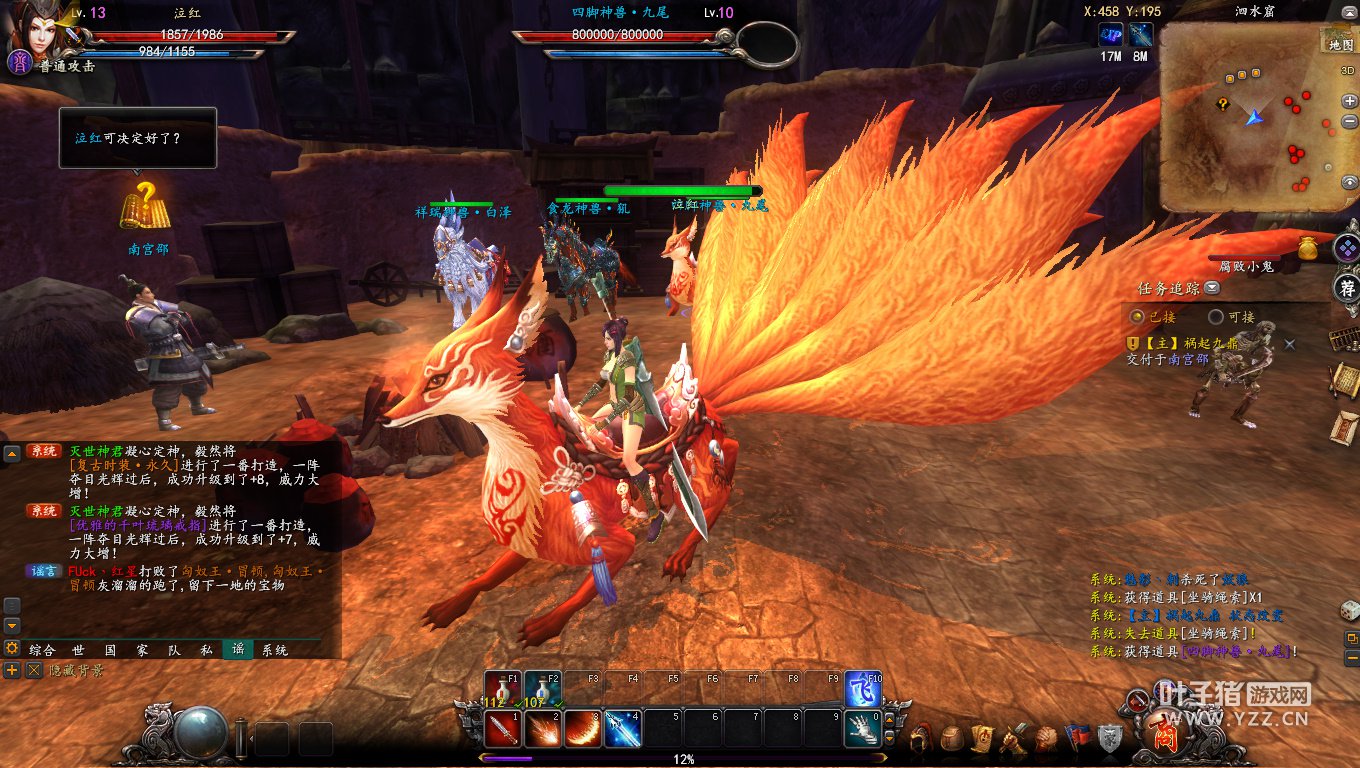Open chat settings gear icon
1360x768 pixels.
tap(12, 648)
